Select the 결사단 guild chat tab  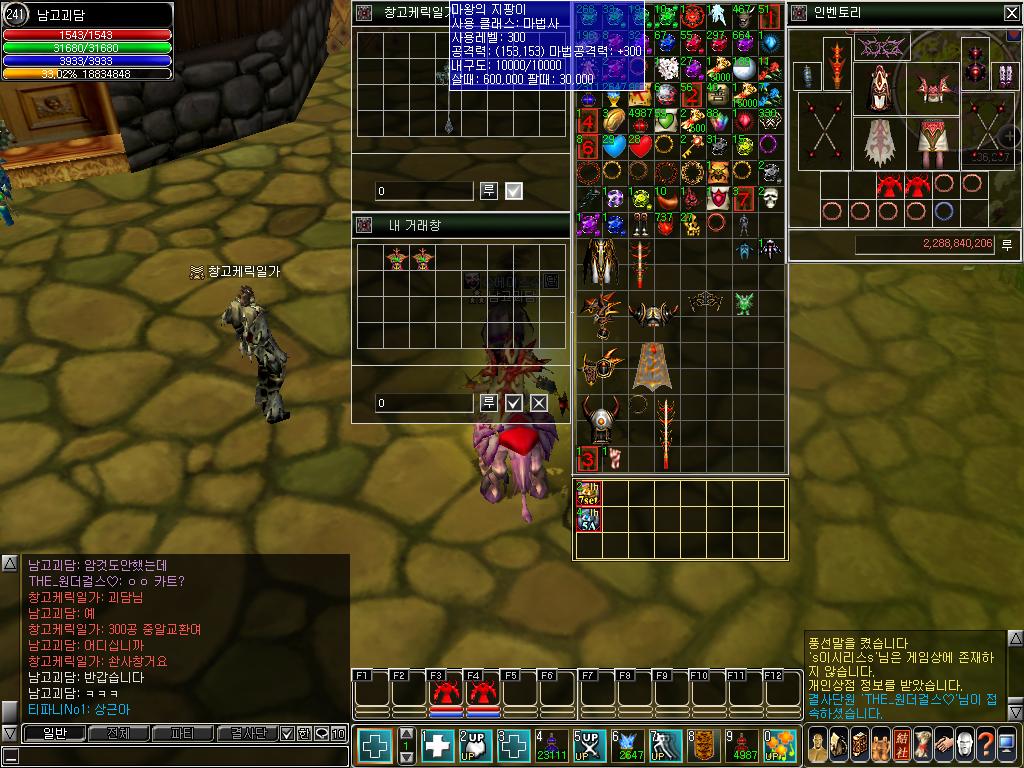click(x=247, y=733)
